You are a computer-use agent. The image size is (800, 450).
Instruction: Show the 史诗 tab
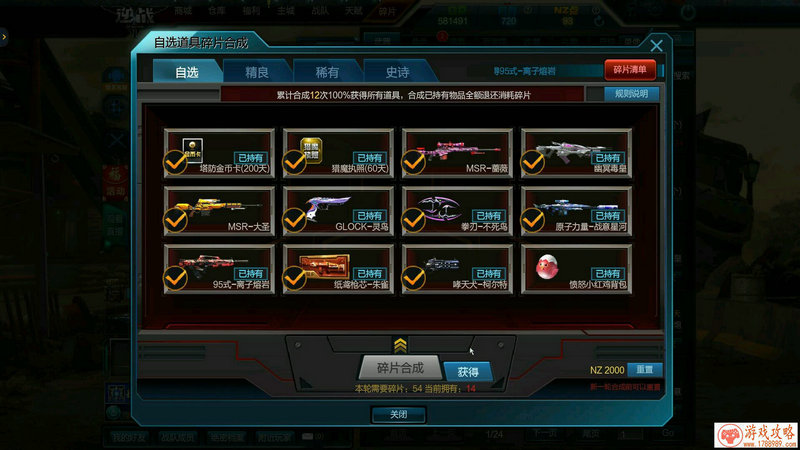tap(398, 71)
